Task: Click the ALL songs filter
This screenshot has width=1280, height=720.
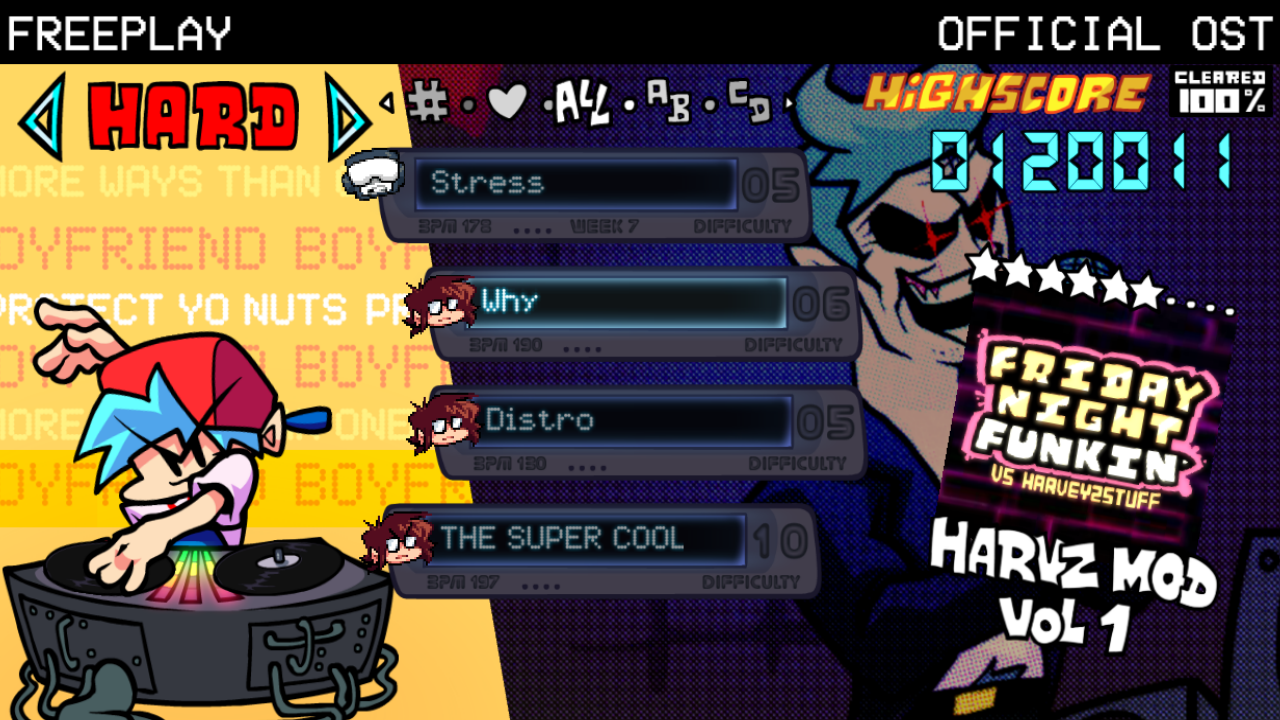Action: pyautogui.click(x=584, y=100)
